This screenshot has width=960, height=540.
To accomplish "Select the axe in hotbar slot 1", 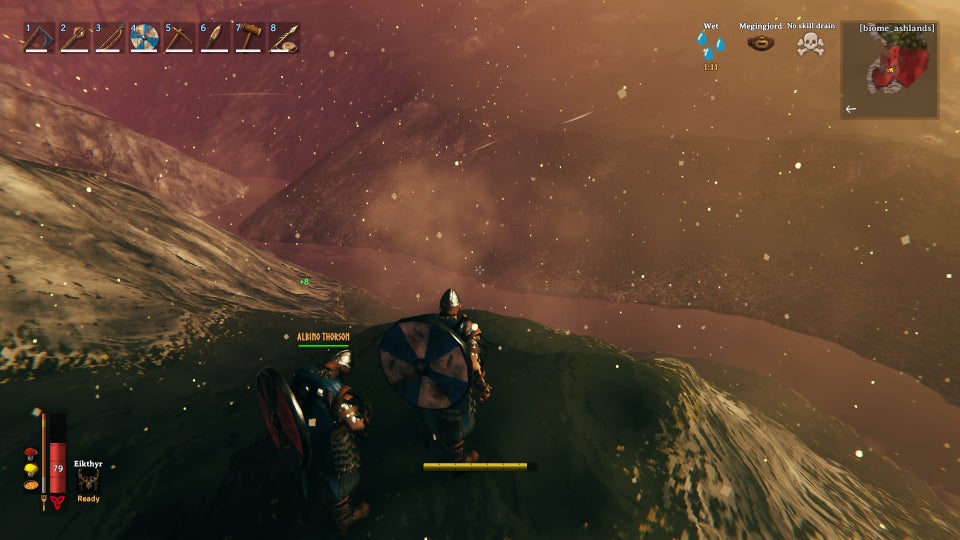I will coord(40,38).
